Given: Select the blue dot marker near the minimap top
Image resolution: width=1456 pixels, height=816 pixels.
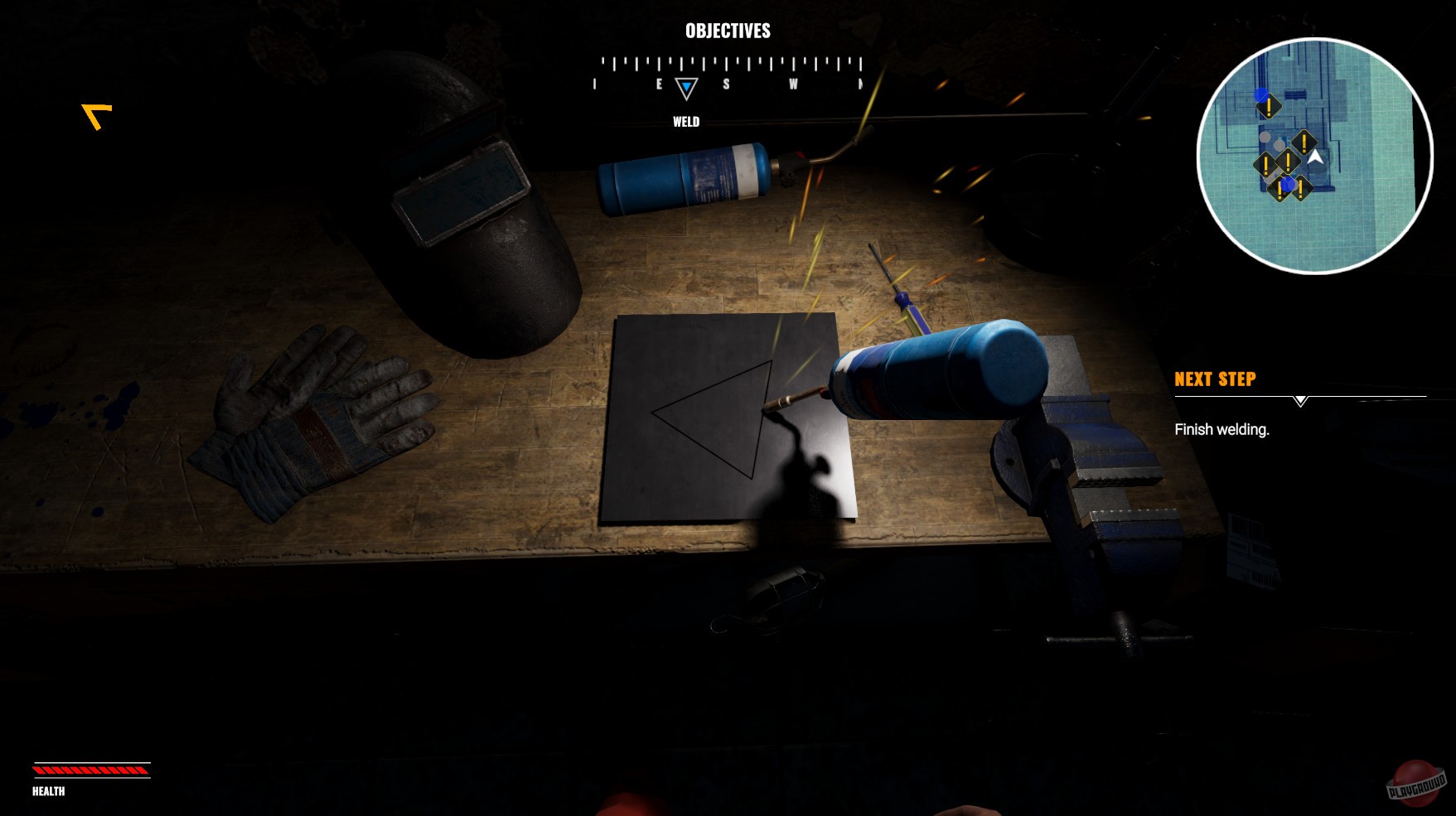Looking at the screenshot, I should [x=1260, y=95].
